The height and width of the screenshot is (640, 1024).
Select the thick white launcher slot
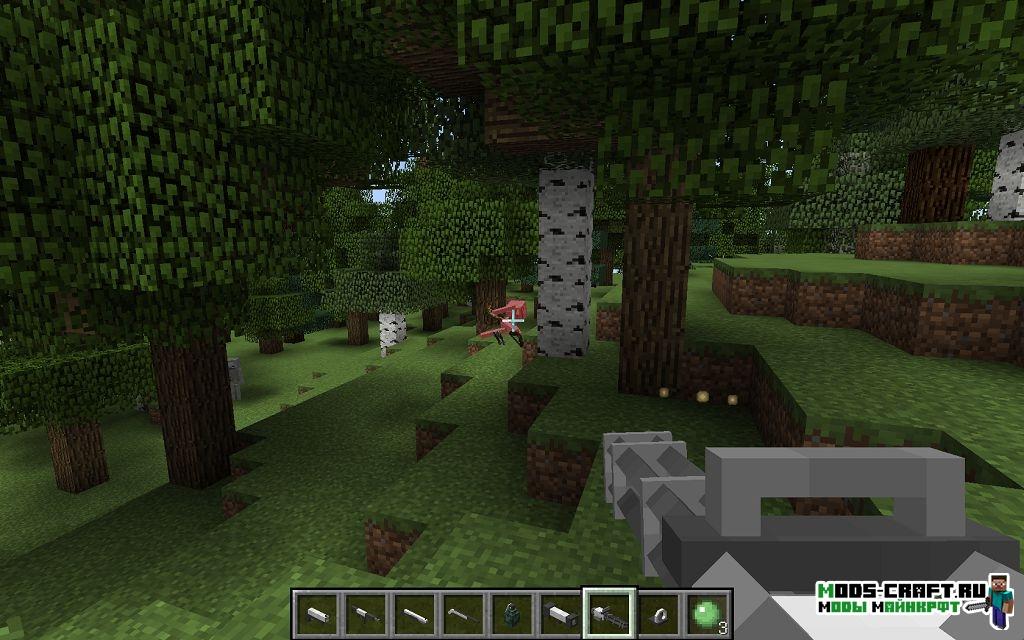[560, 610]
